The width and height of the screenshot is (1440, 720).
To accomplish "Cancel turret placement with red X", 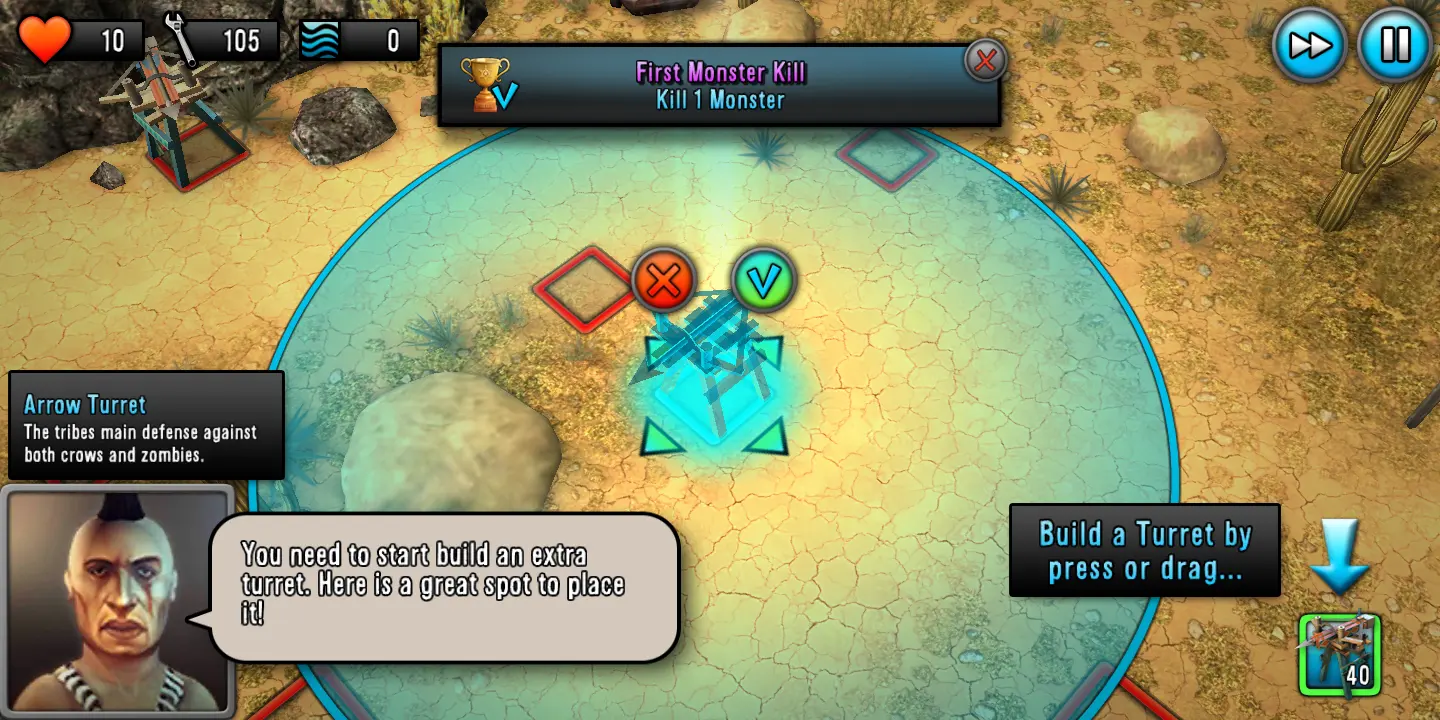I will pyautogui.click(x=663, y=282).
